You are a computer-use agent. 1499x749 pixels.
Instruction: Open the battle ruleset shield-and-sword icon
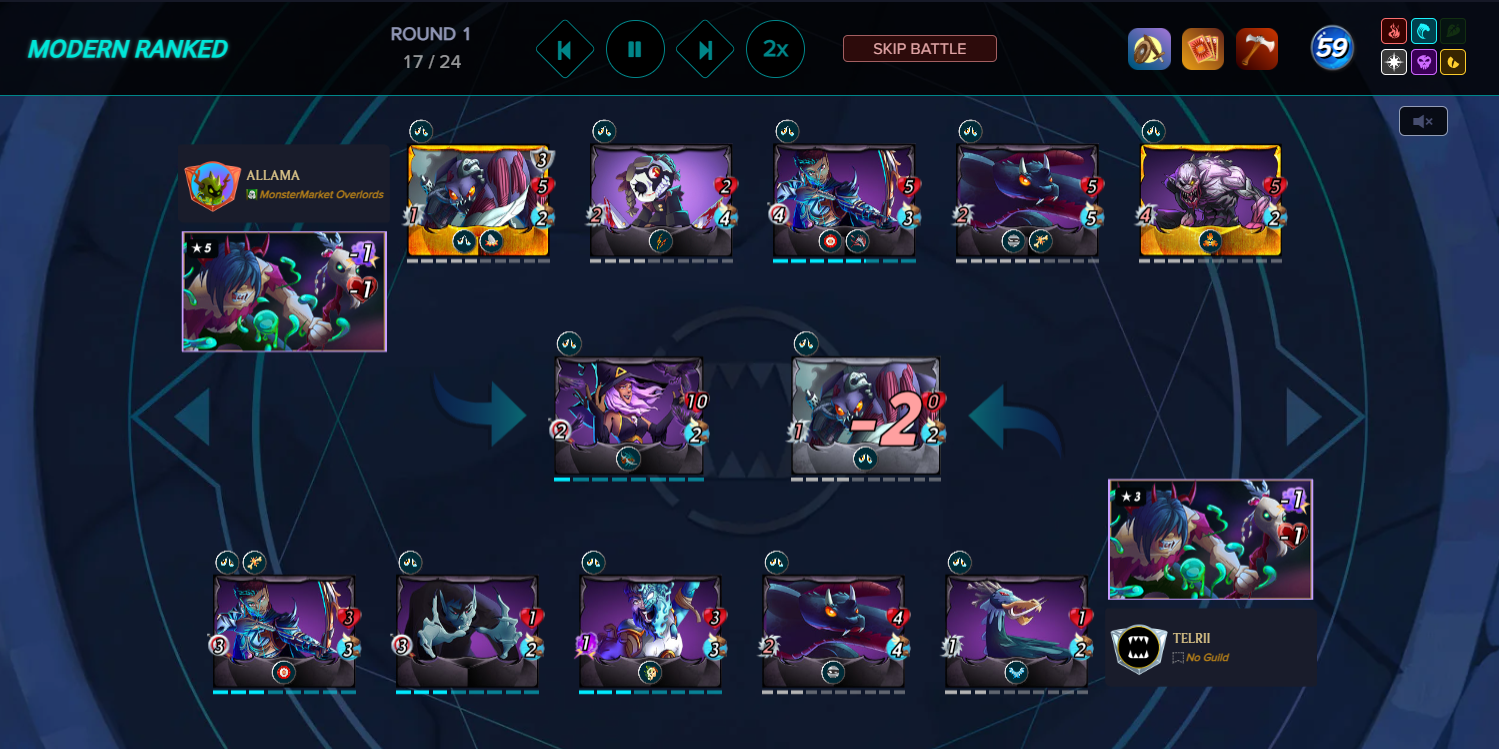[x=1149, y=48]
